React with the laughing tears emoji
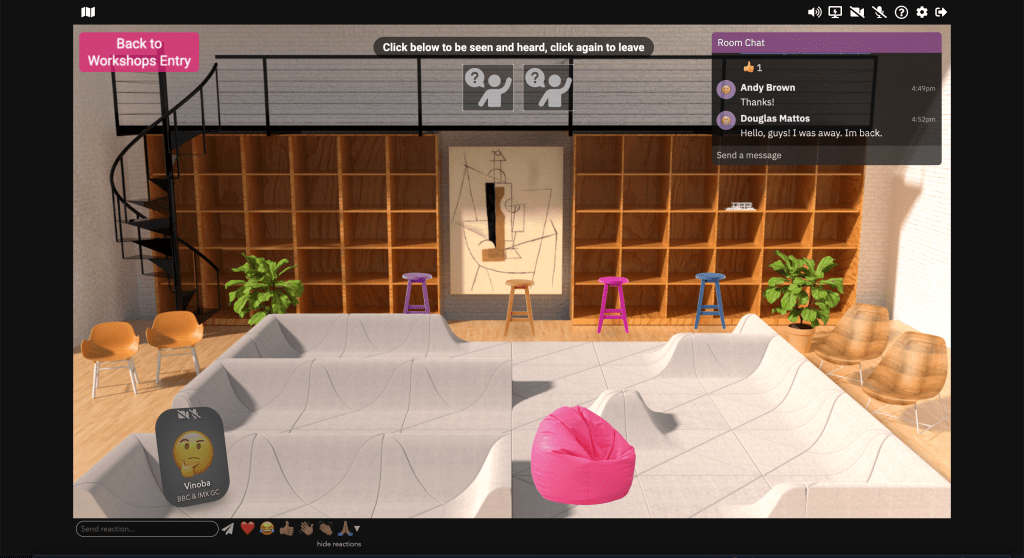Image resolution: width=1024 pixels, height=558 pixels. 267,529
